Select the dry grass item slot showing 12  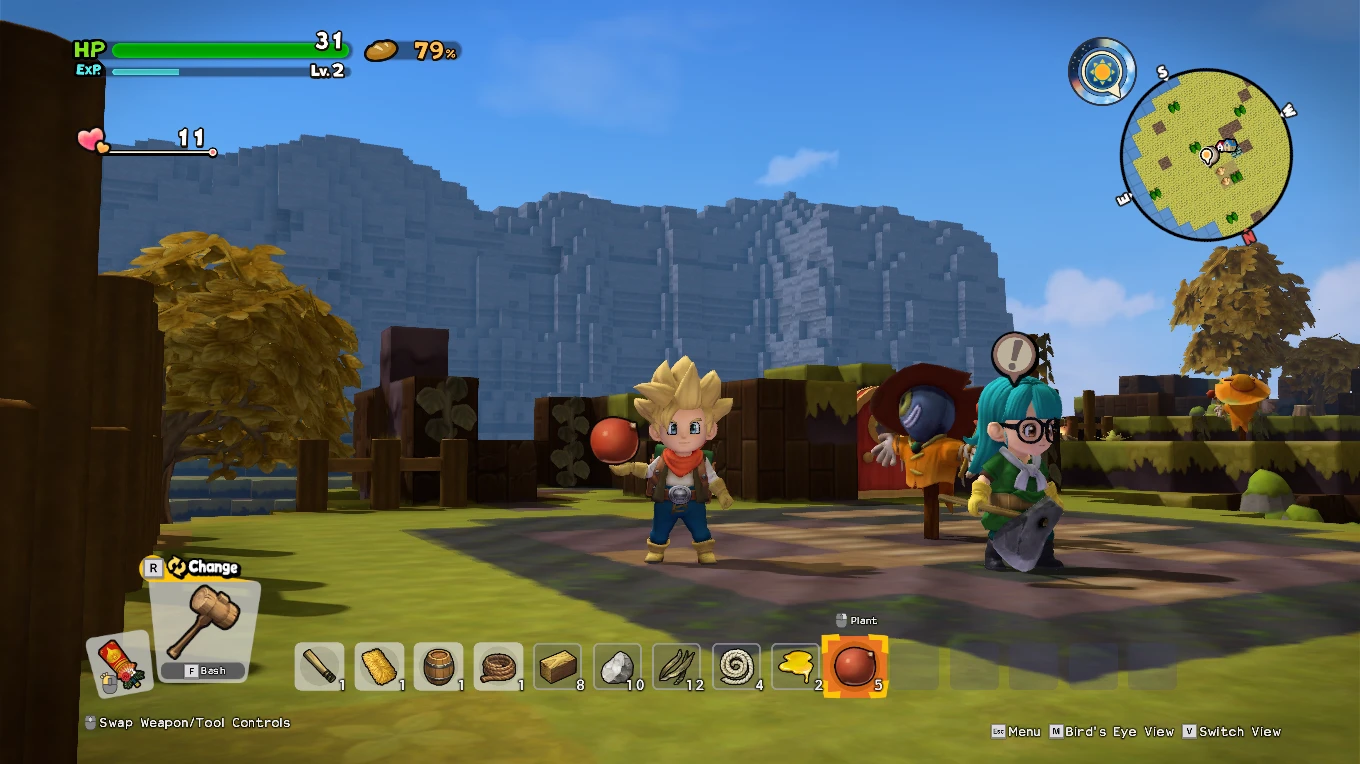[677, 665]
